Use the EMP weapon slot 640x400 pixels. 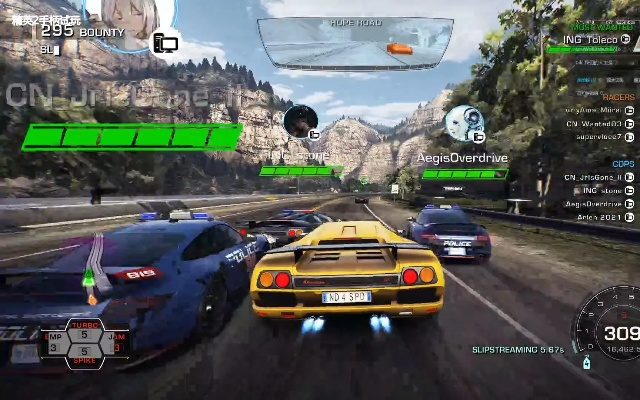[x=56, y=342]
